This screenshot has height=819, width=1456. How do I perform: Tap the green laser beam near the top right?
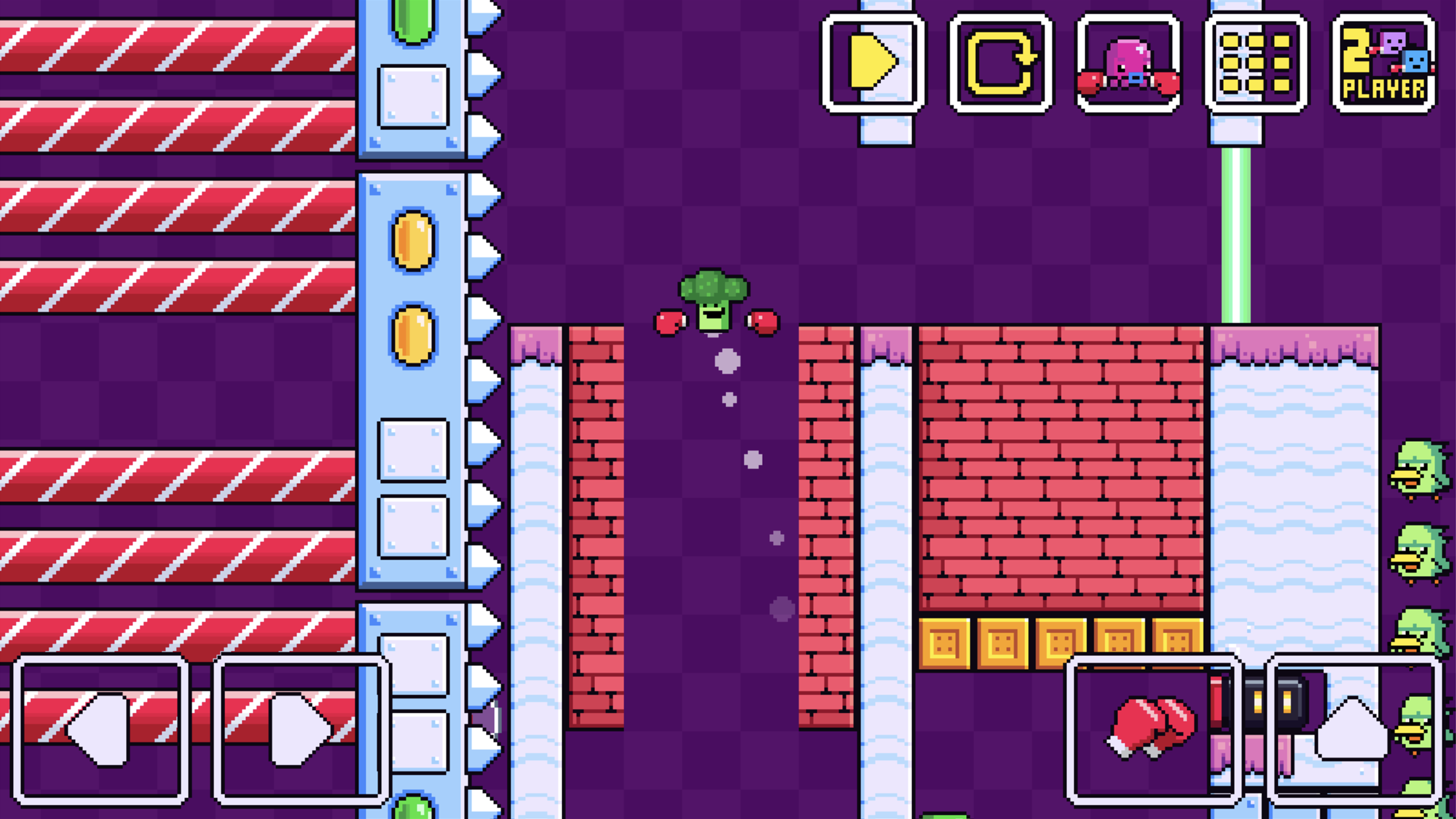1236,231
